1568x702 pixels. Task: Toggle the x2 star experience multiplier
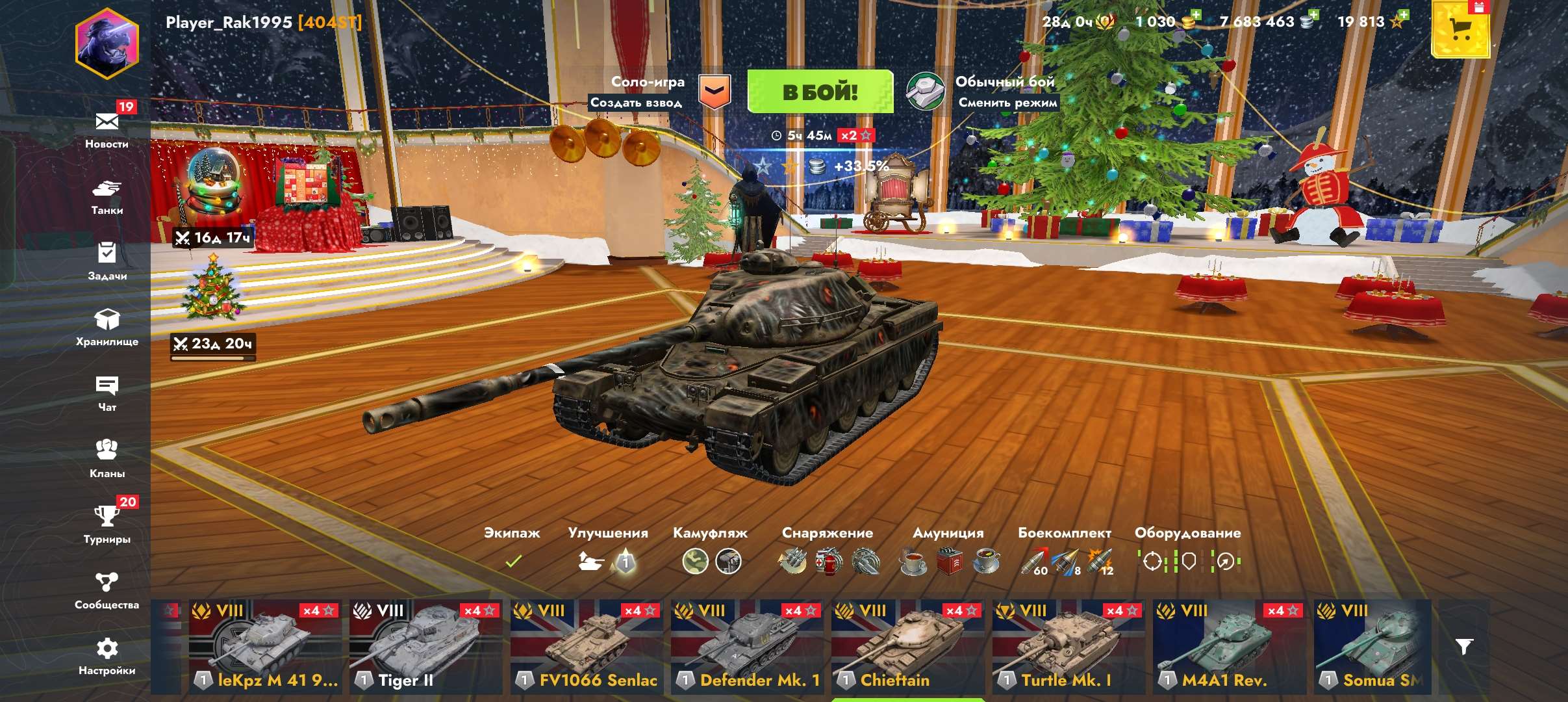click(x=857, y=136)
